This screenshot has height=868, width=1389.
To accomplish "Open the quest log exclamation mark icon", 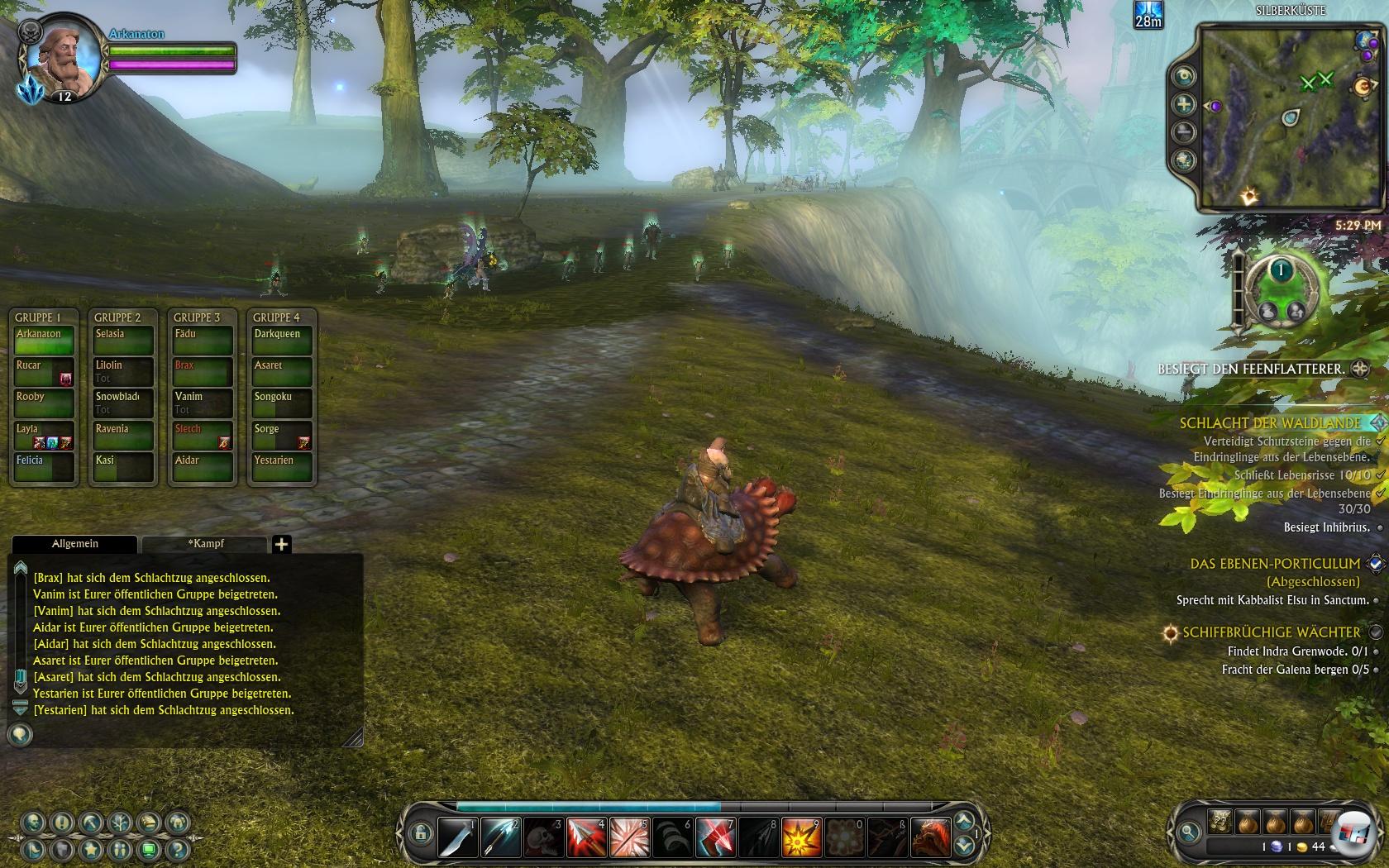I will (62, 822).
